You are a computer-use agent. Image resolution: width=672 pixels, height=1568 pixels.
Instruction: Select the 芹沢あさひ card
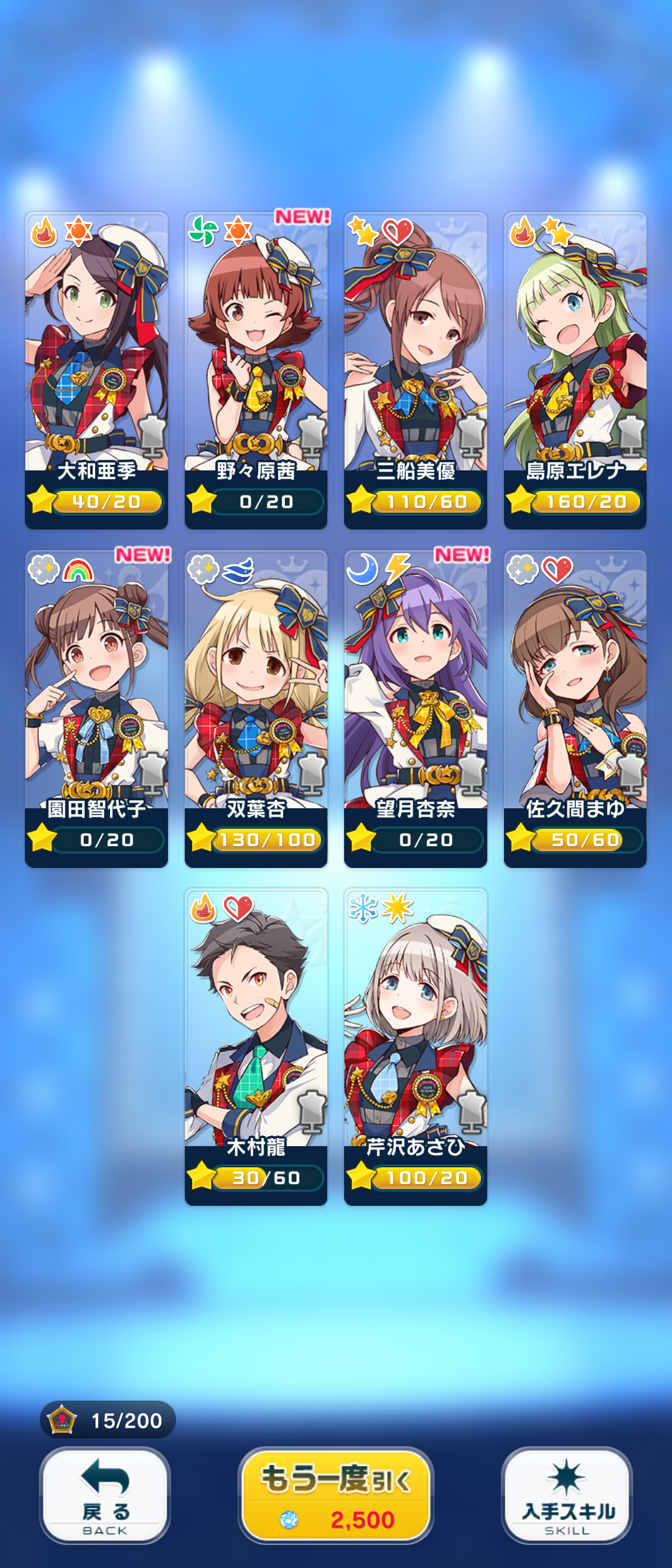(x=416, y=1047)
